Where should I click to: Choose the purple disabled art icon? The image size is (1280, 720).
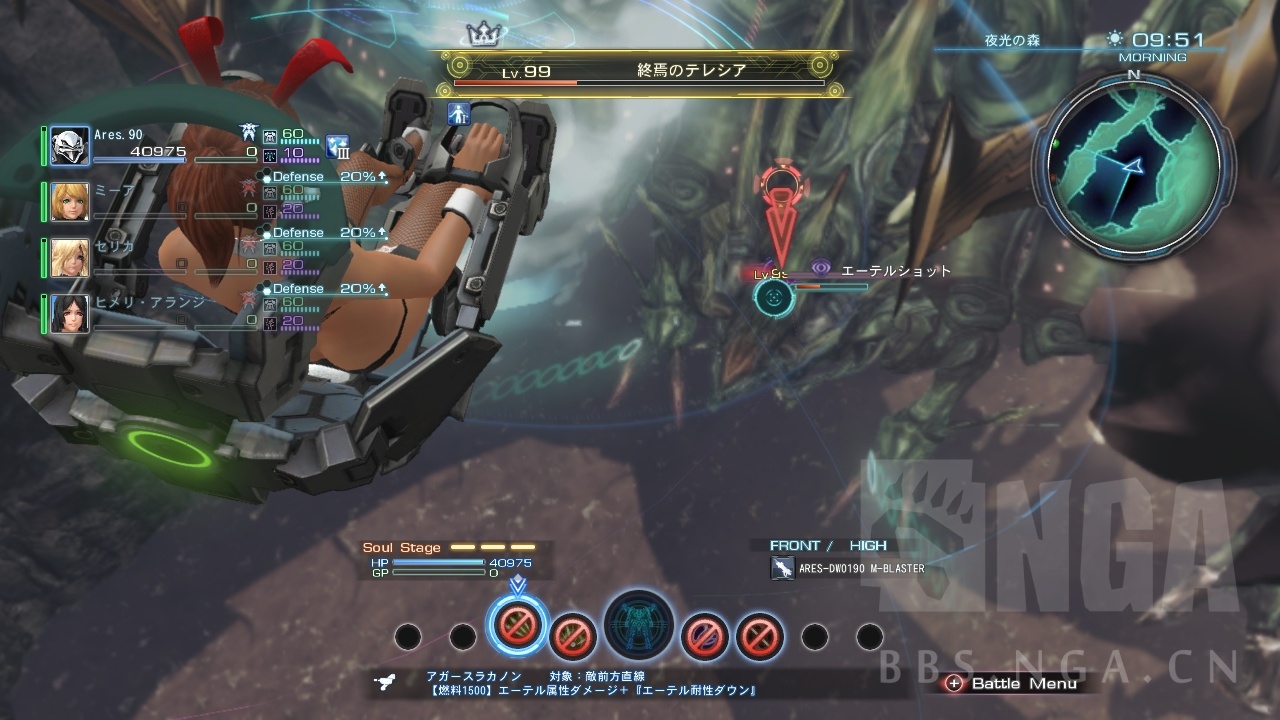[704, 635]
